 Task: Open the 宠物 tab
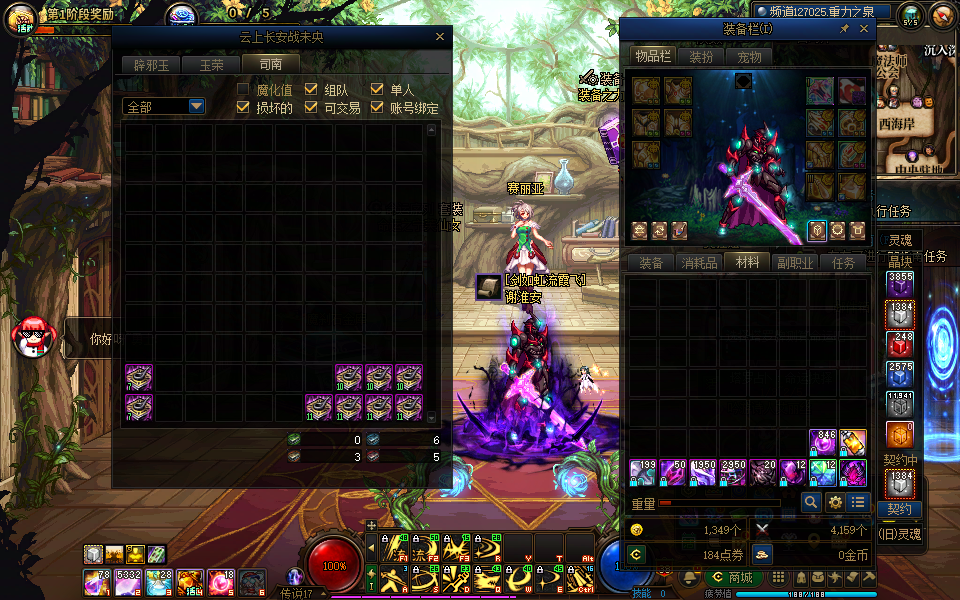pyautogui.click(x=749, y=57)
